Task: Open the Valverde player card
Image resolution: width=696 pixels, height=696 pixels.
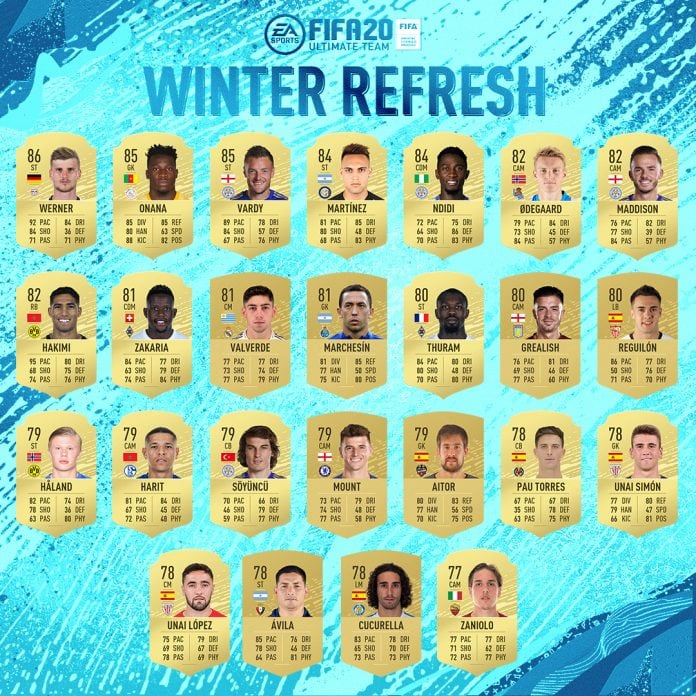Action: tap(250, 335)
